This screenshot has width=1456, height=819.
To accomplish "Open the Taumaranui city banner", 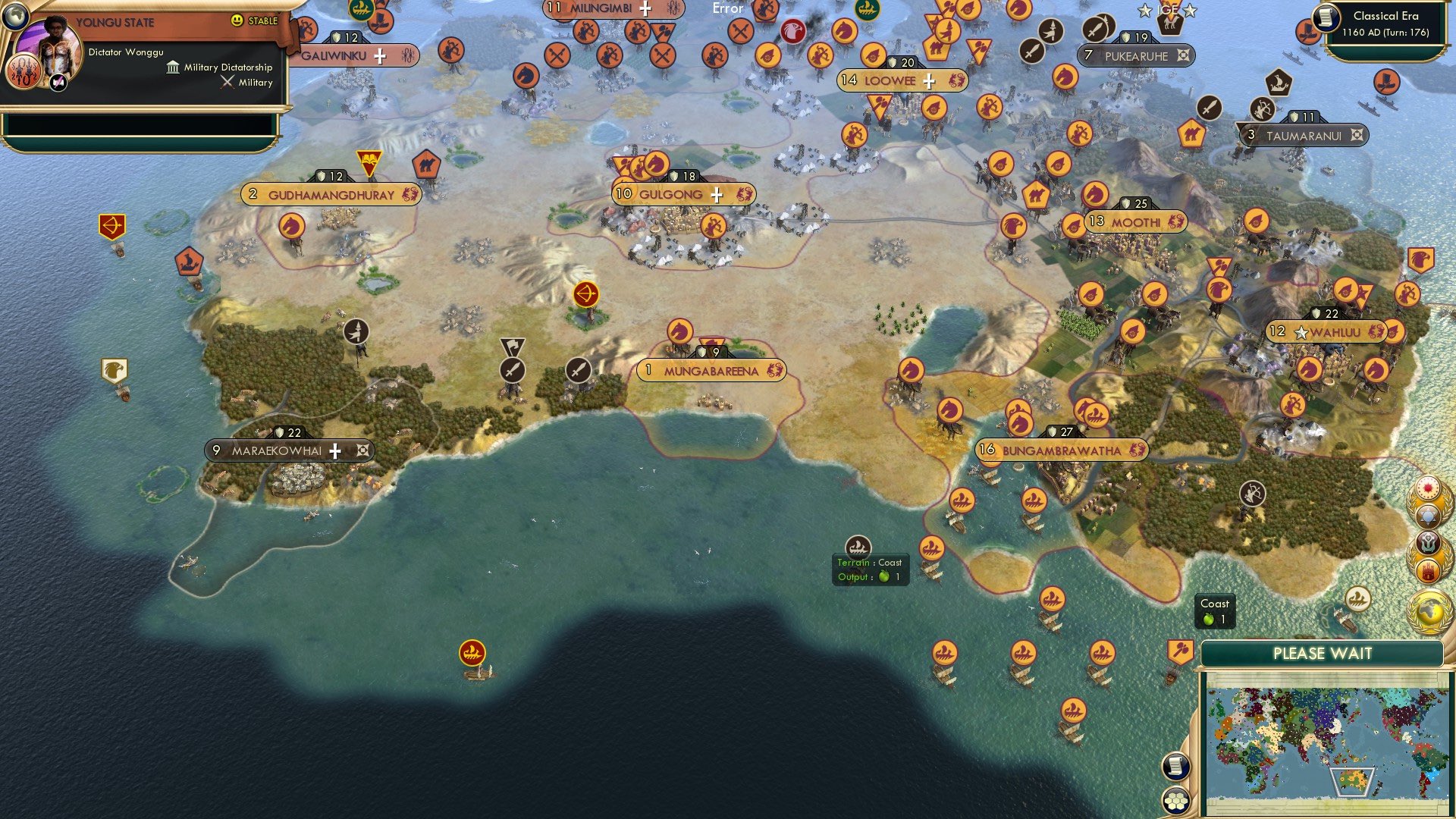I will pos(1303,136).
